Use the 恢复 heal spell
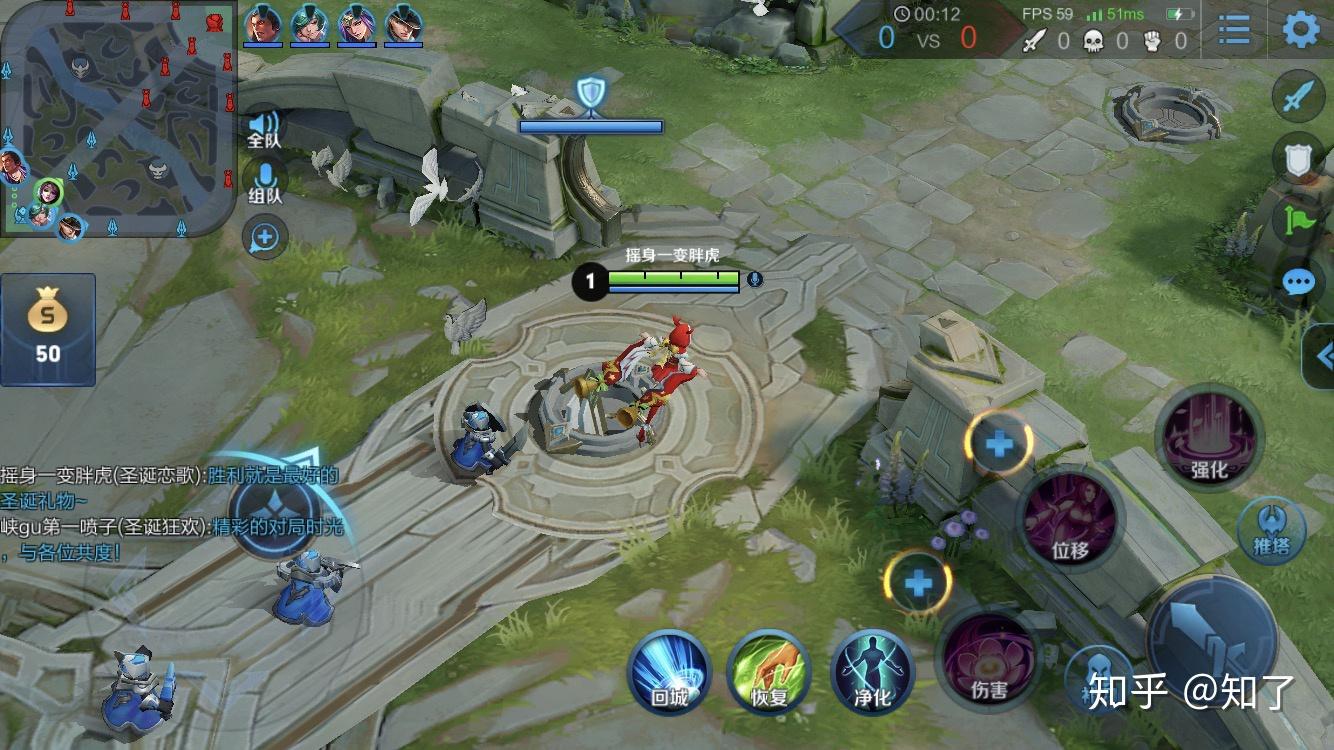Screen dimensions: 1334x750 point(769,672)
